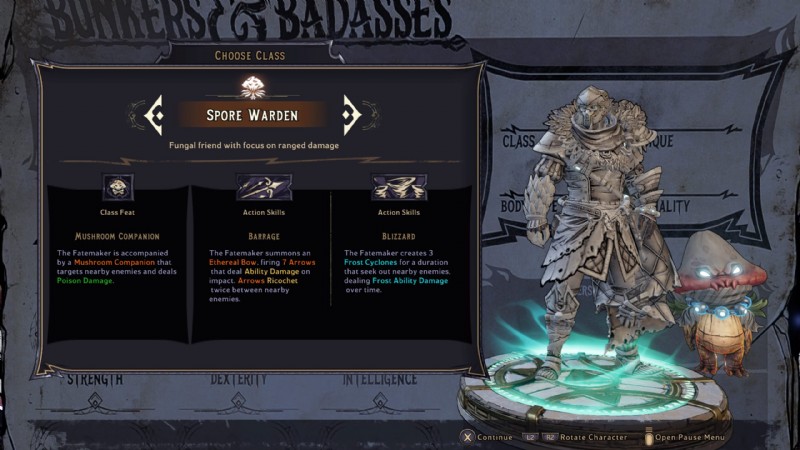The image size is (800, 450).
Task: Switch to the next class with right arrow
Action: point(351,115)
